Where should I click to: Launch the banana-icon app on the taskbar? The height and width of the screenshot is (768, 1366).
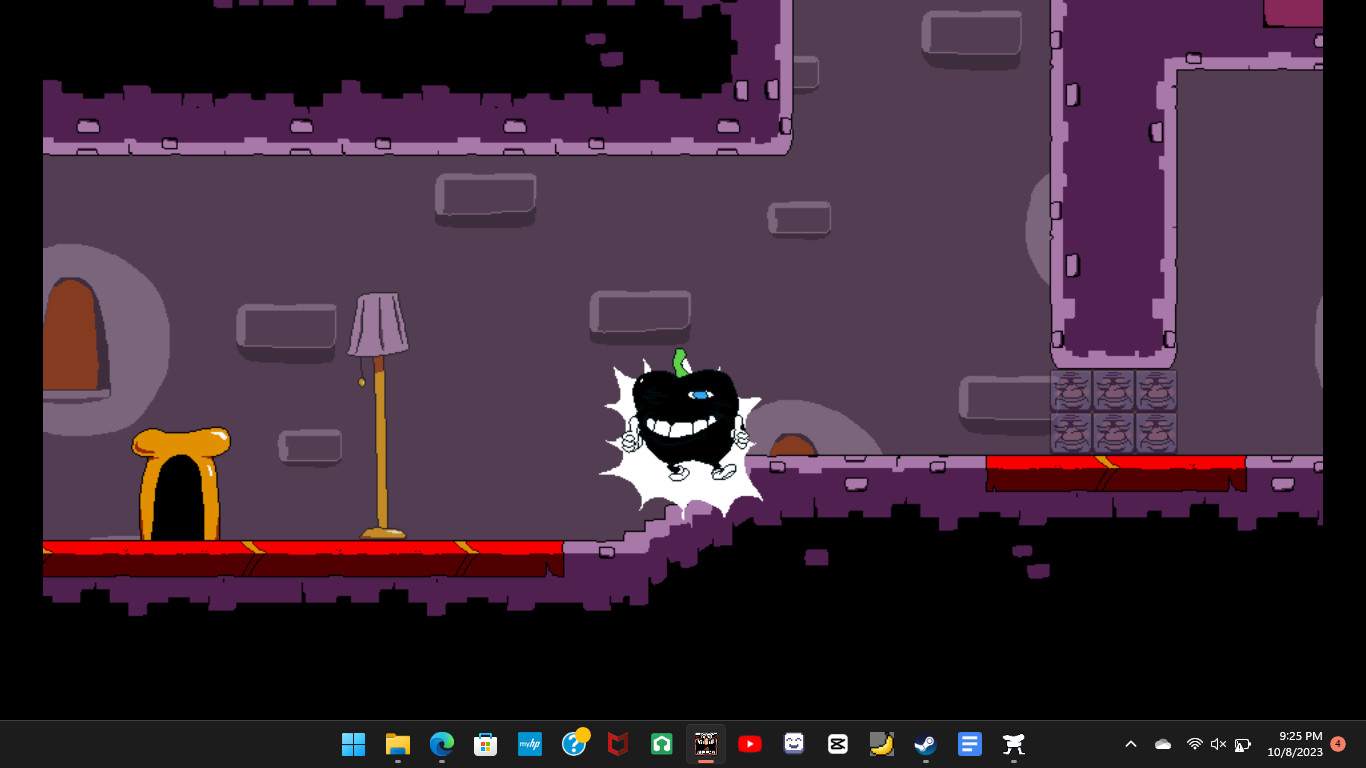click(x=881, y=744)
